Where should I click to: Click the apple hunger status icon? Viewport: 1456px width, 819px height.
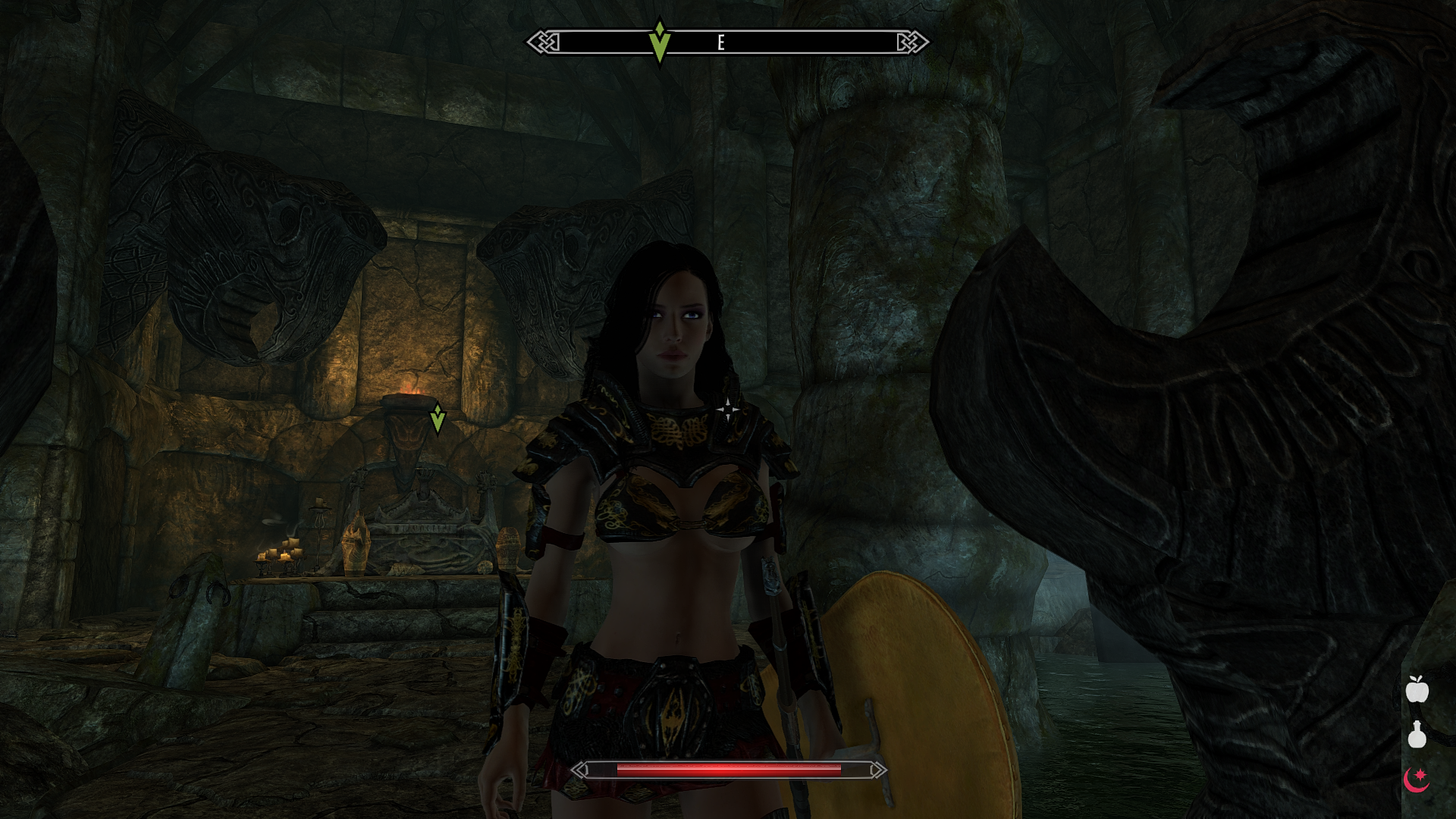coord(1417,689)
